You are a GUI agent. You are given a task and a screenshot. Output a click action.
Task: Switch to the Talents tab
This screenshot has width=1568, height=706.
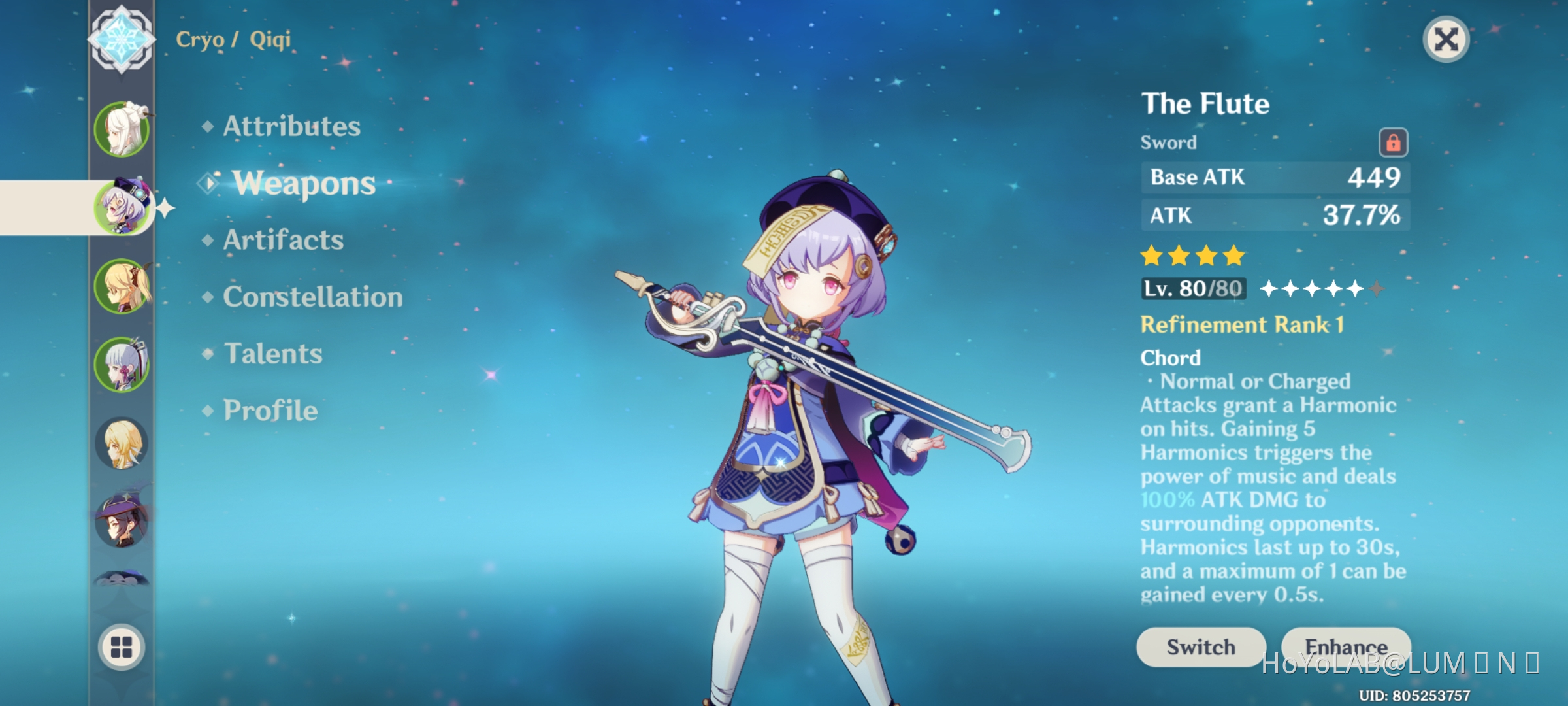(x=274, y=354)
